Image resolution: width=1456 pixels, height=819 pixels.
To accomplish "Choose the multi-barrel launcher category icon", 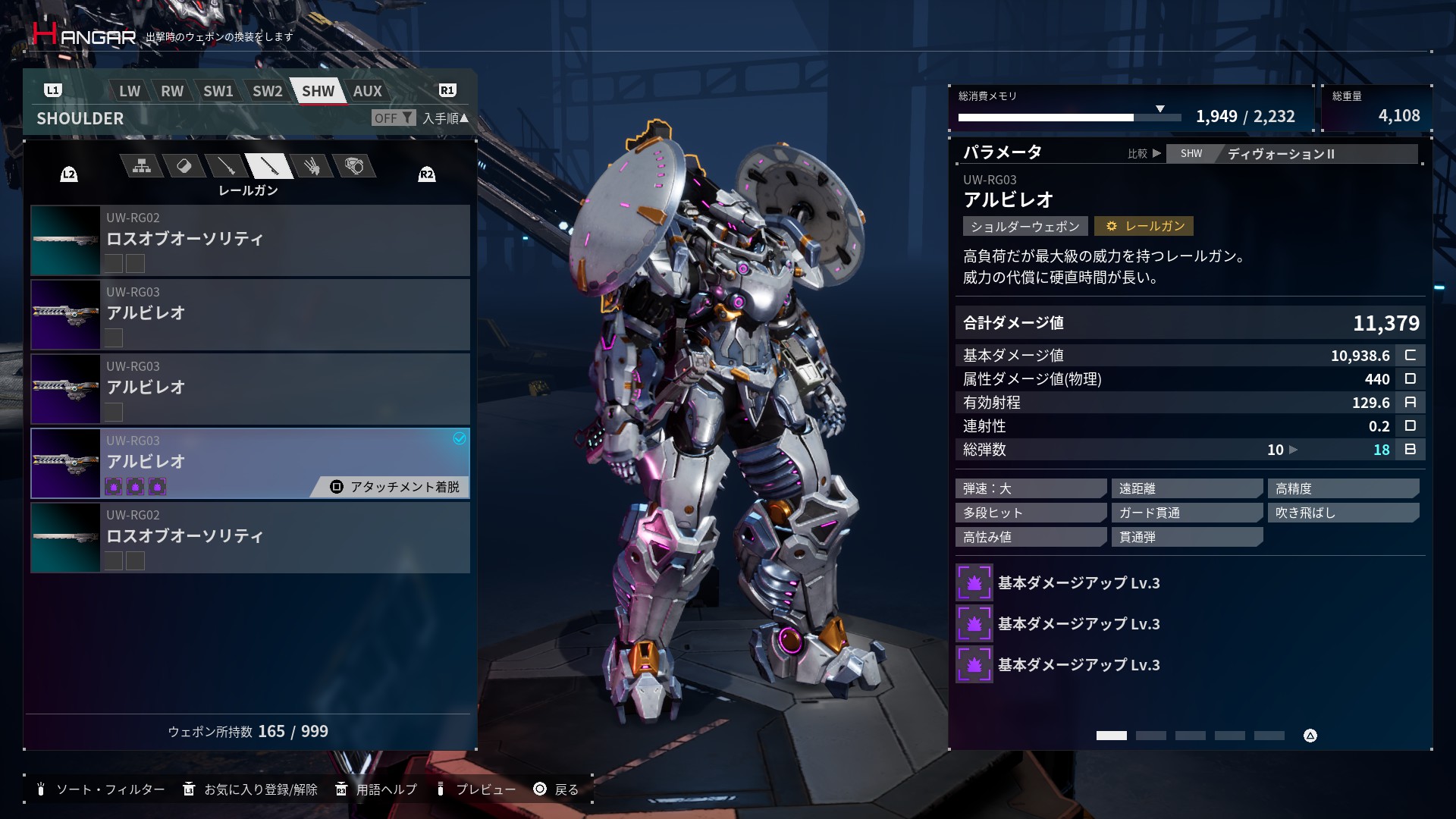I will [311, 166].
